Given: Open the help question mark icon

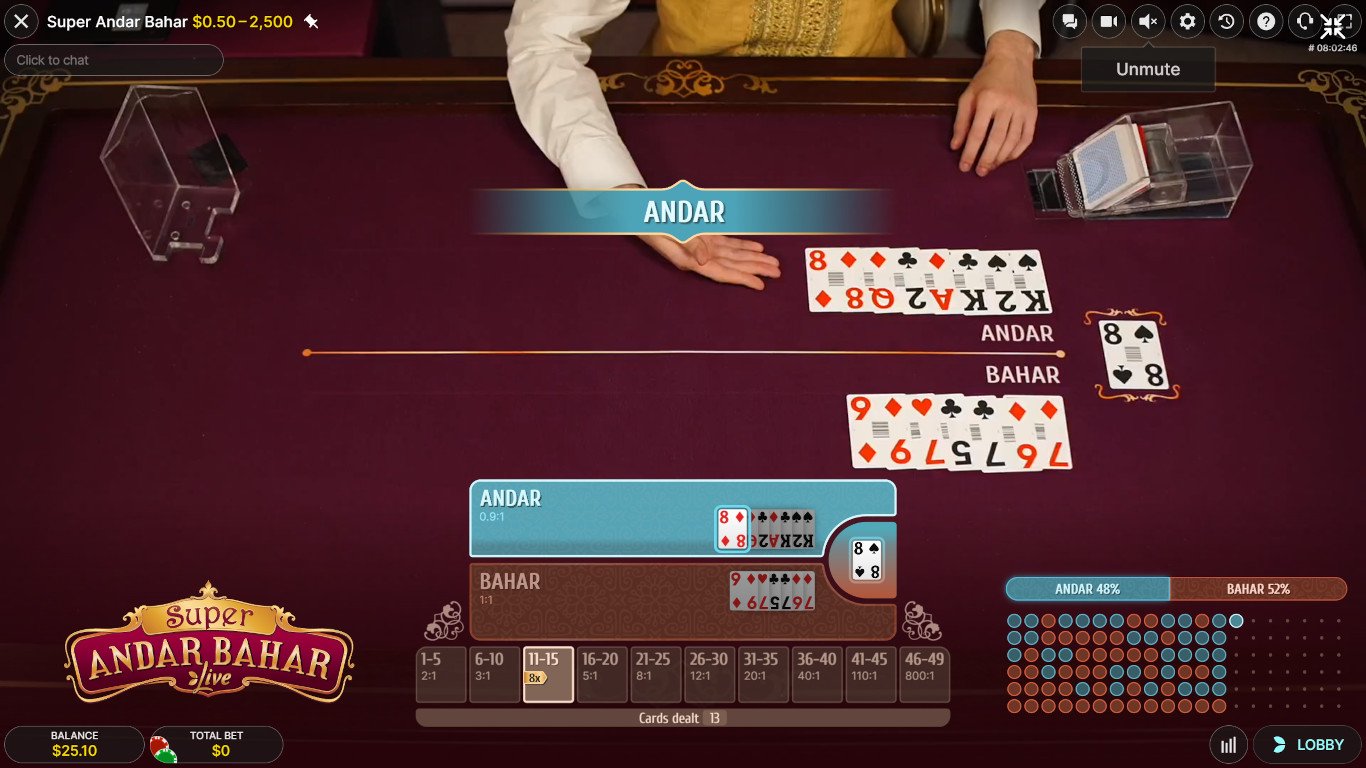Looking at the screenshot, I should [1266, 21].
